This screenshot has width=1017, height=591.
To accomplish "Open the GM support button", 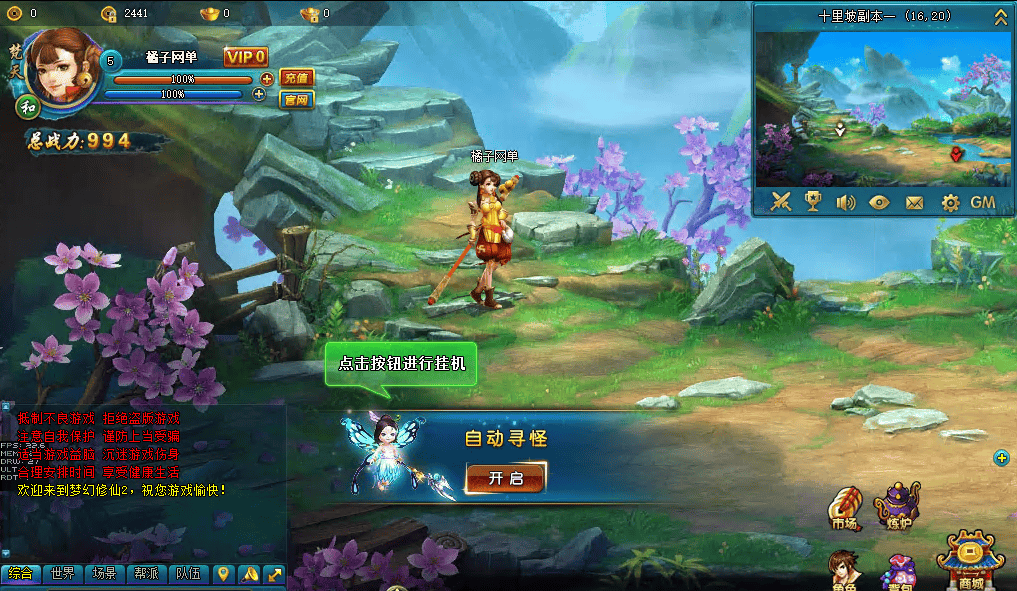I will [x=983, y=202].
